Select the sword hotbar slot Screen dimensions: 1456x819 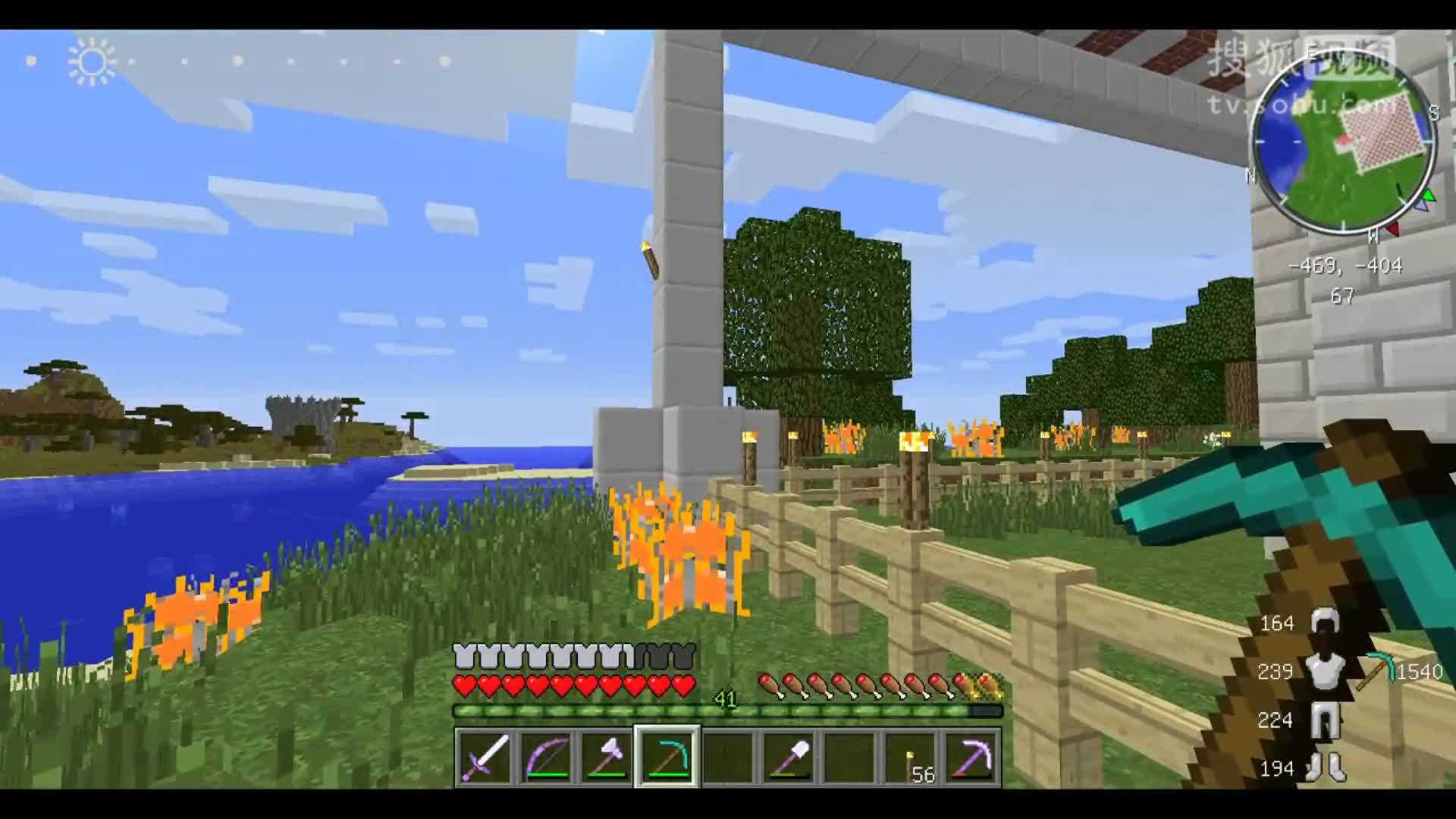click(485, 757)
